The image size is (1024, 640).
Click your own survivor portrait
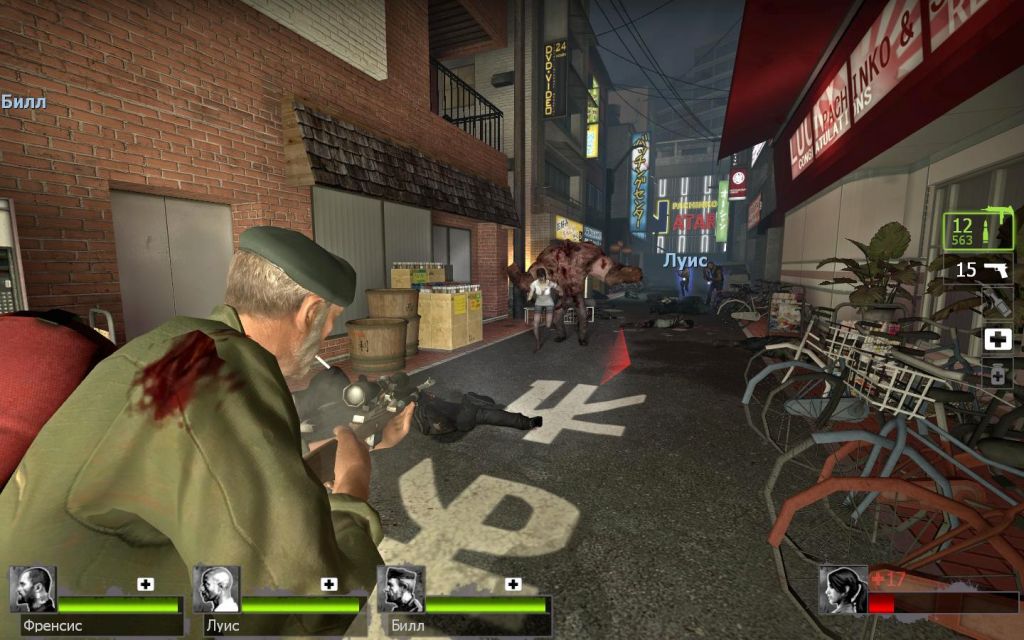(x=843, y=589)
